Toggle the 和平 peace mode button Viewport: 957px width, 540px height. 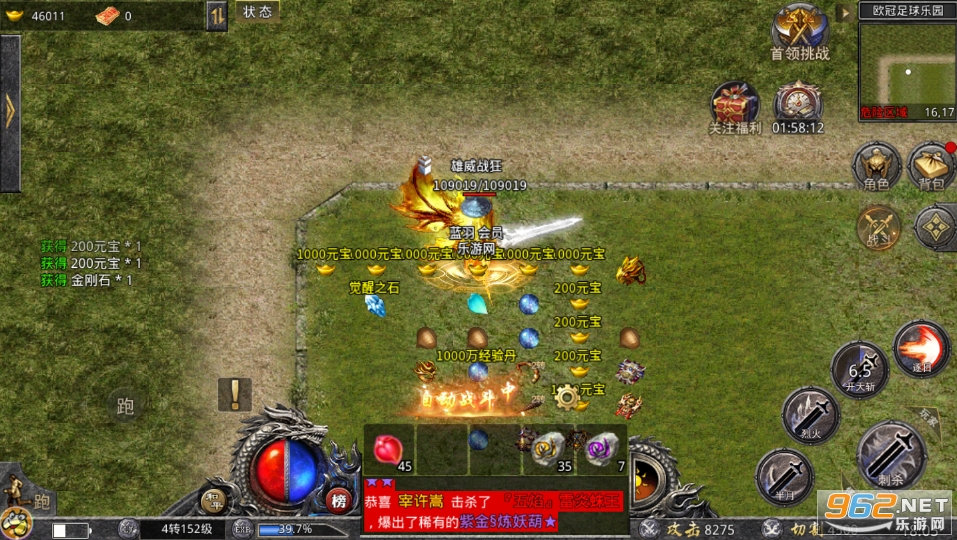coord(214,499)
